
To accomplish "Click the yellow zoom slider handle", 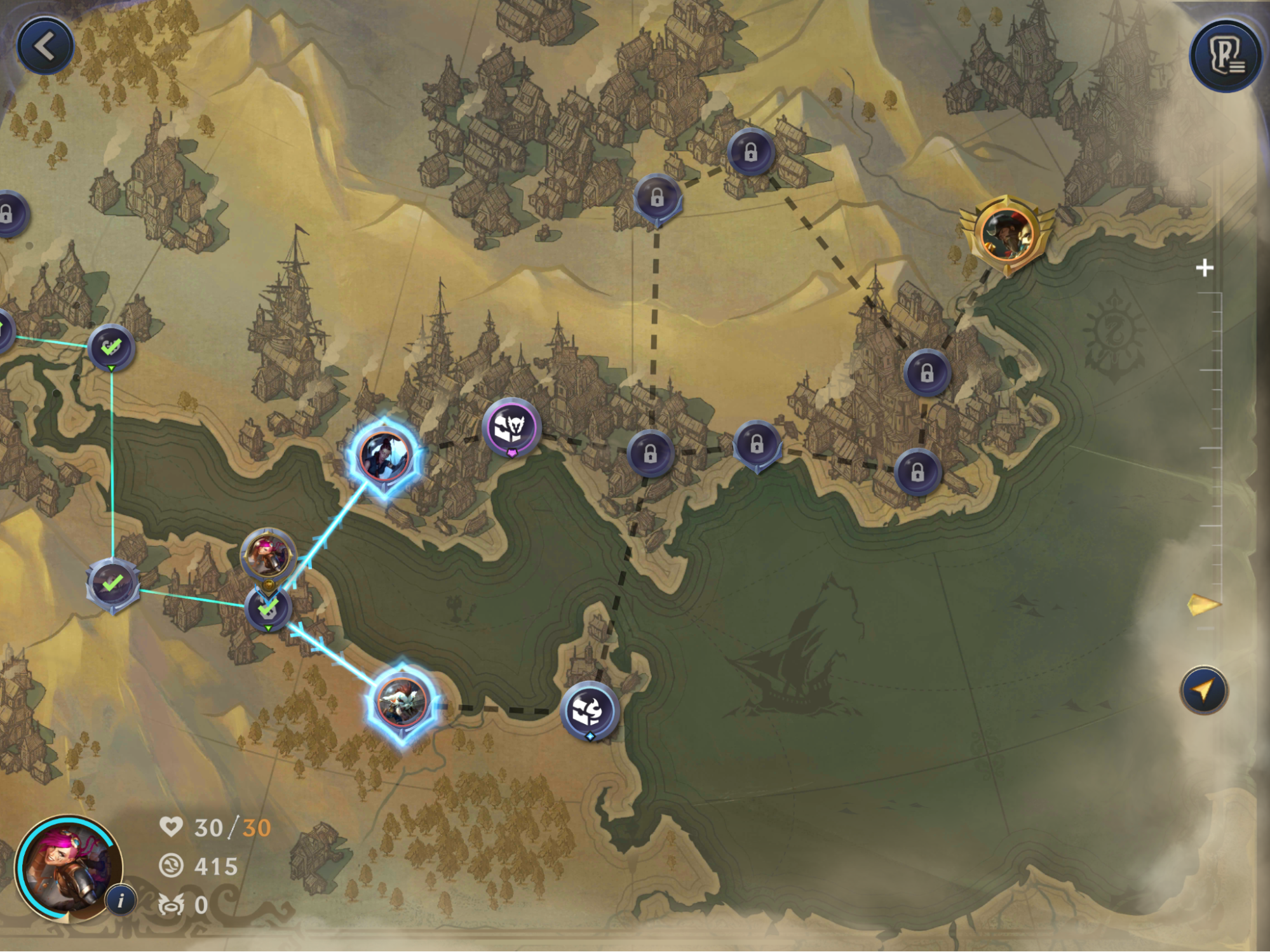I will click(1203, 605).
